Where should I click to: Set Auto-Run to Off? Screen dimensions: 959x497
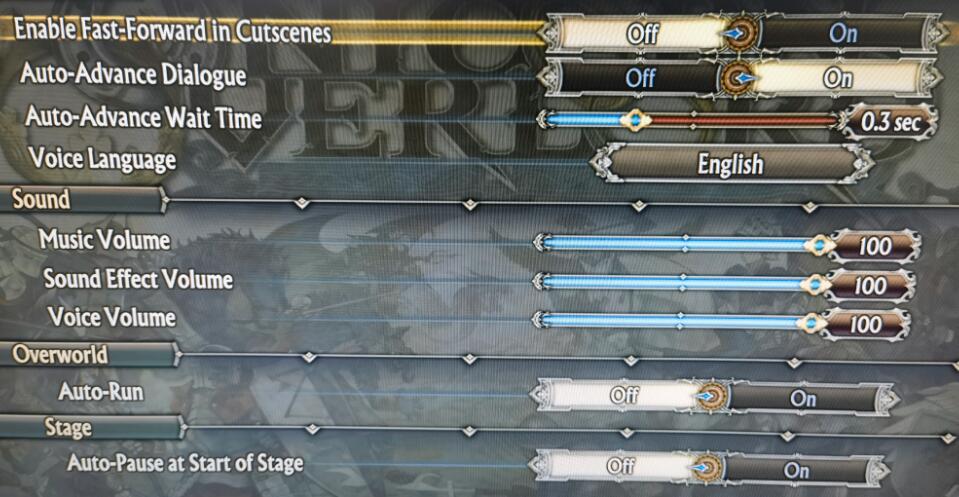[x=624, y=396]
